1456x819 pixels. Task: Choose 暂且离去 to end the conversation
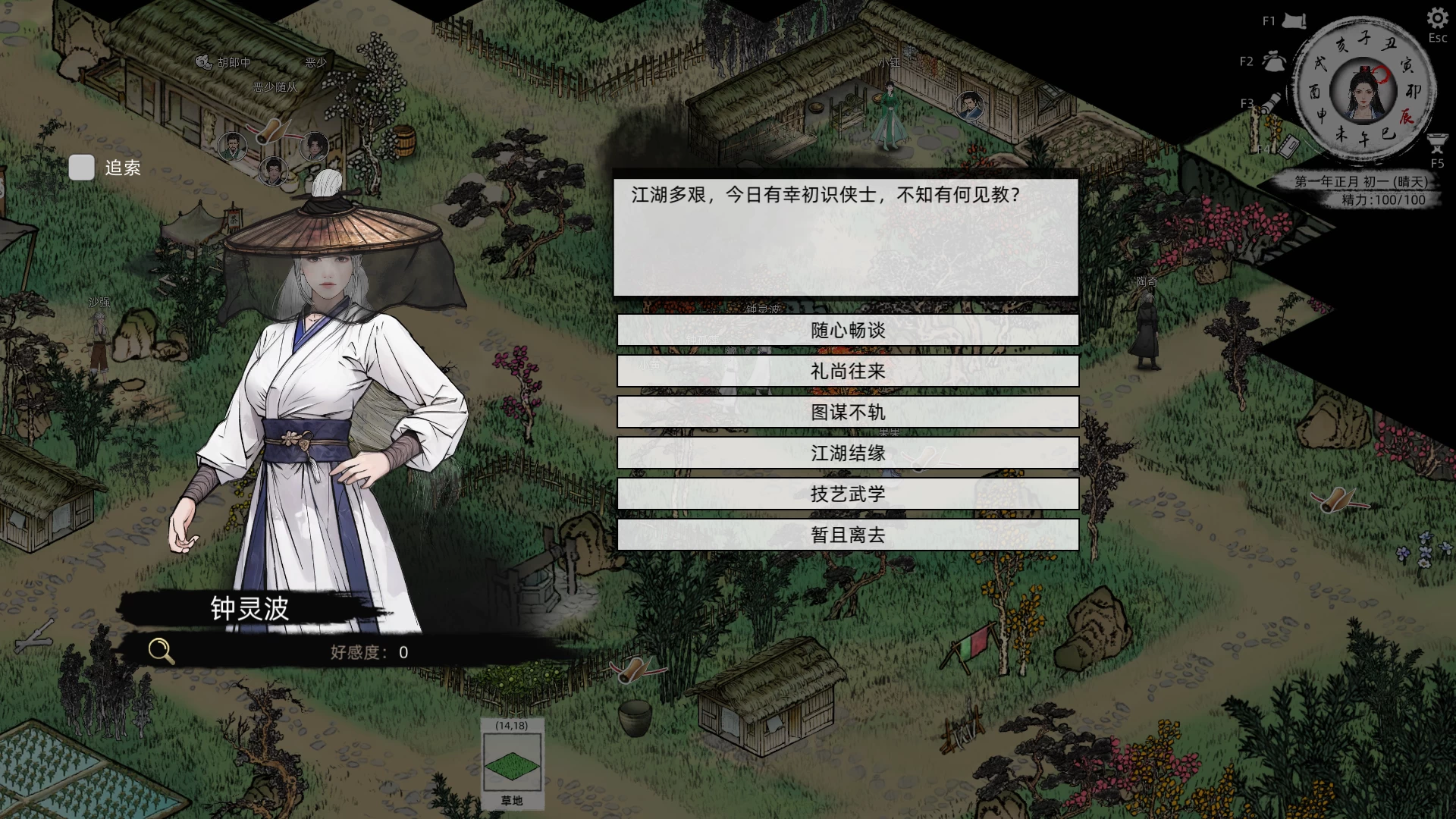point(847,534)
